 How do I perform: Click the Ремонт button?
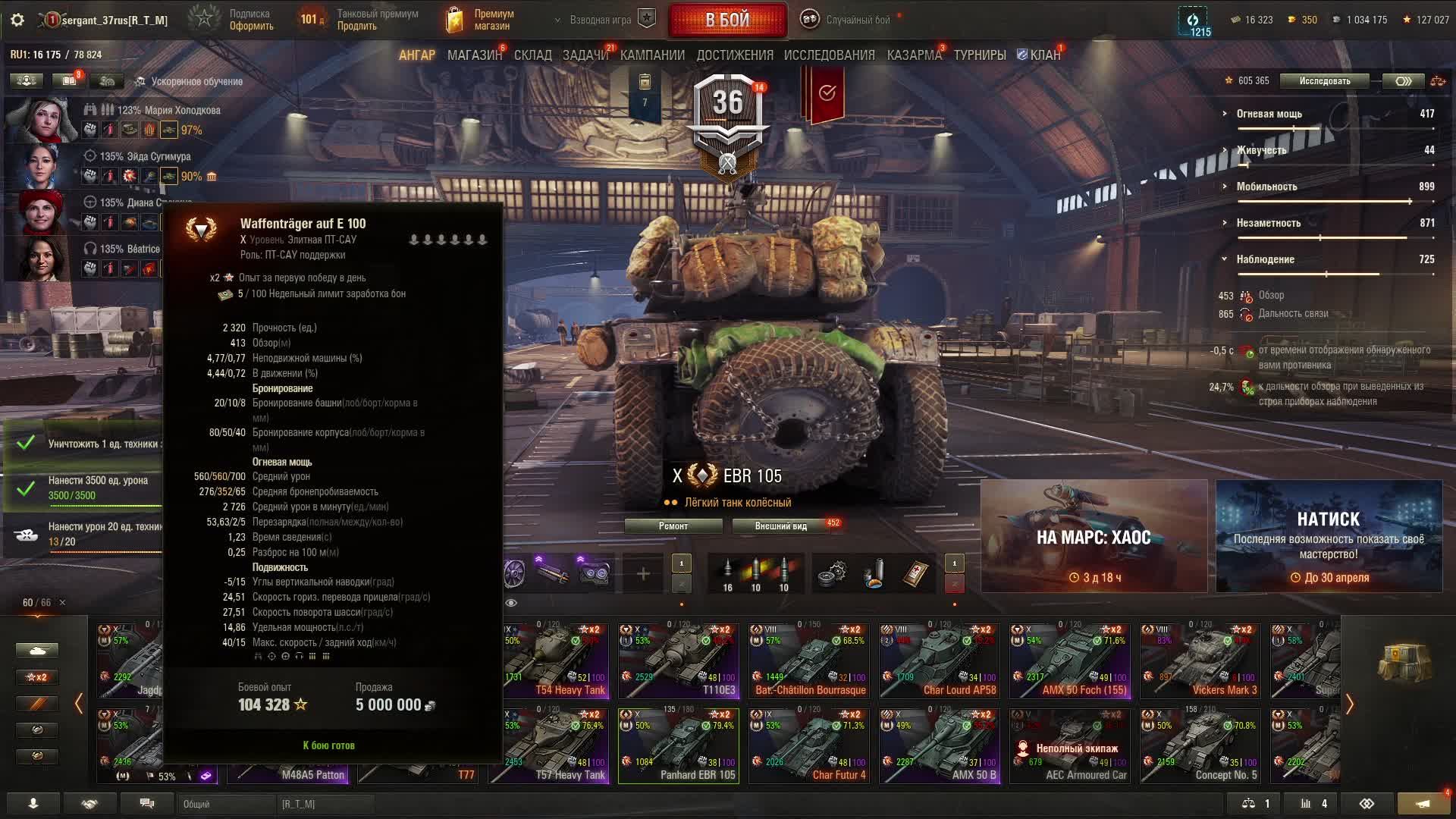[673, 526]
